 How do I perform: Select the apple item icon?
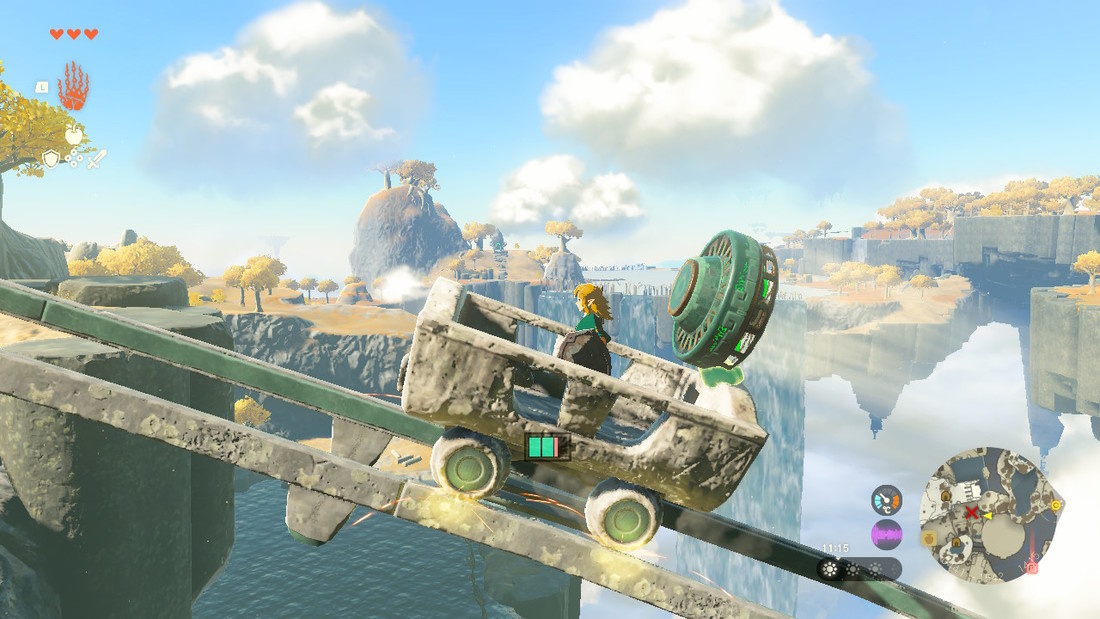tap(73, 134)
